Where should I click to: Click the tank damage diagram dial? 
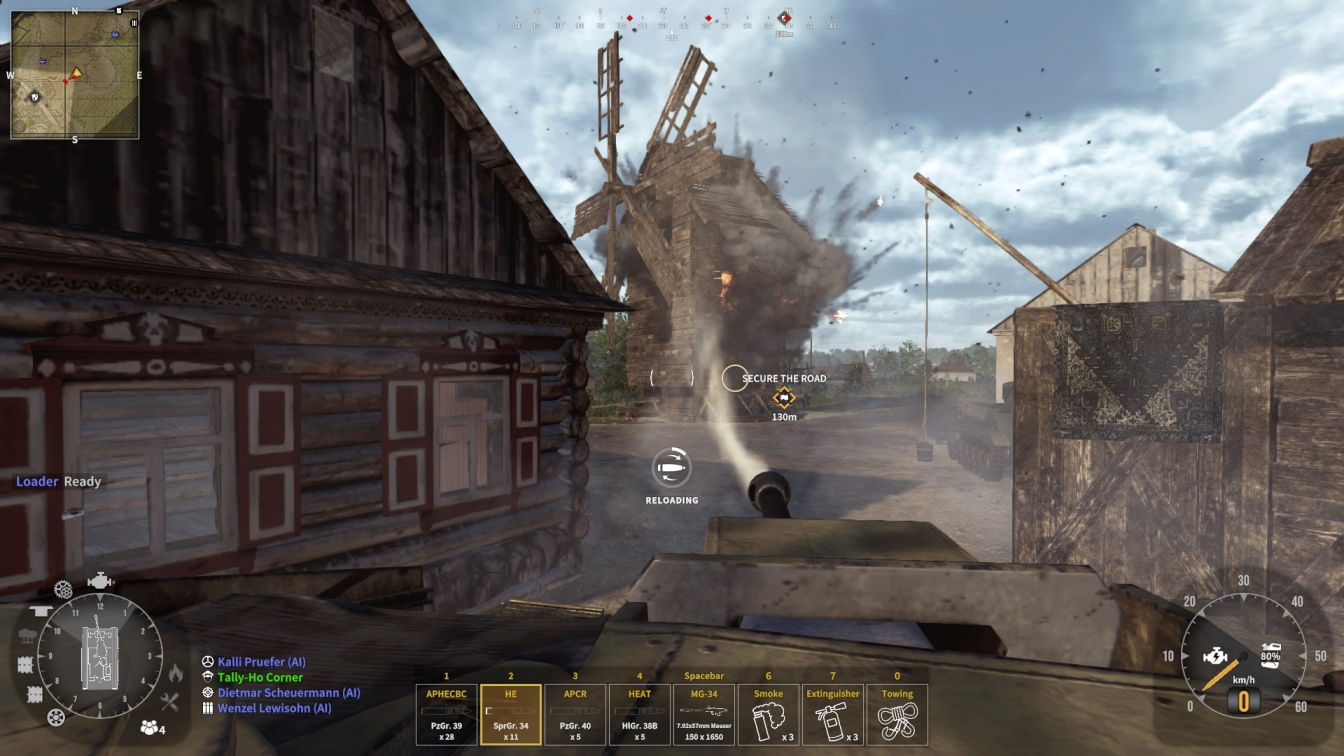coord(100,655)
